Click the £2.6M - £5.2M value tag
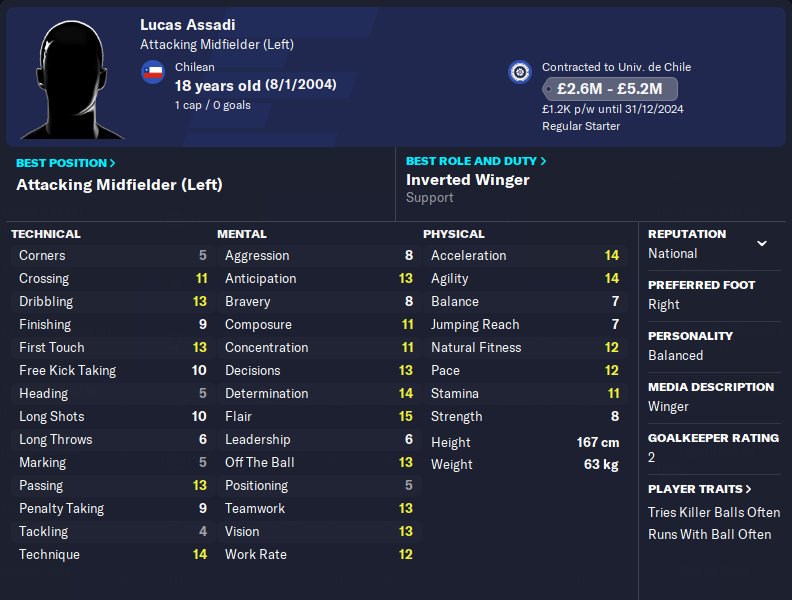The width and height of the screenshot is (792, 600). tap(610, 89)
